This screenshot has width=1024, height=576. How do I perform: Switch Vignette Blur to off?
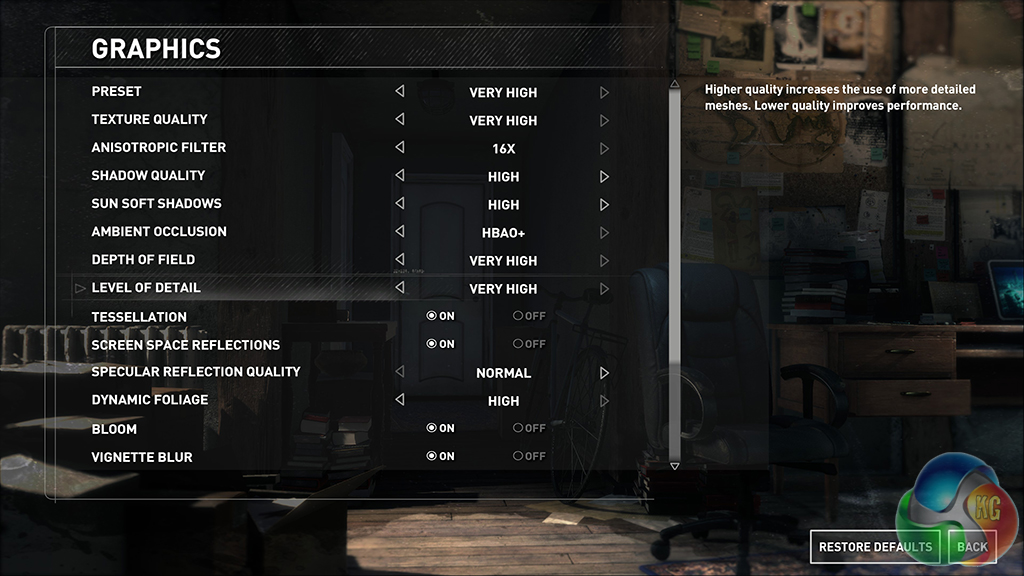pyautogui.click(x=528, y=456)
